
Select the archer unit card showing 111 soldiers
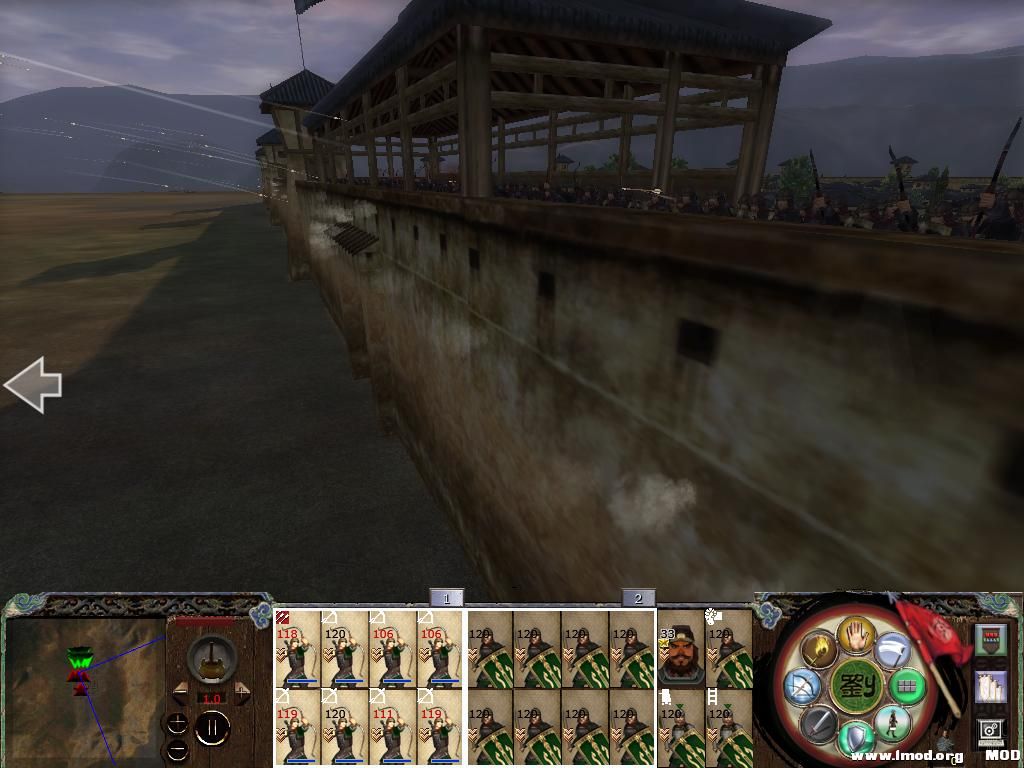click(392, 726)
